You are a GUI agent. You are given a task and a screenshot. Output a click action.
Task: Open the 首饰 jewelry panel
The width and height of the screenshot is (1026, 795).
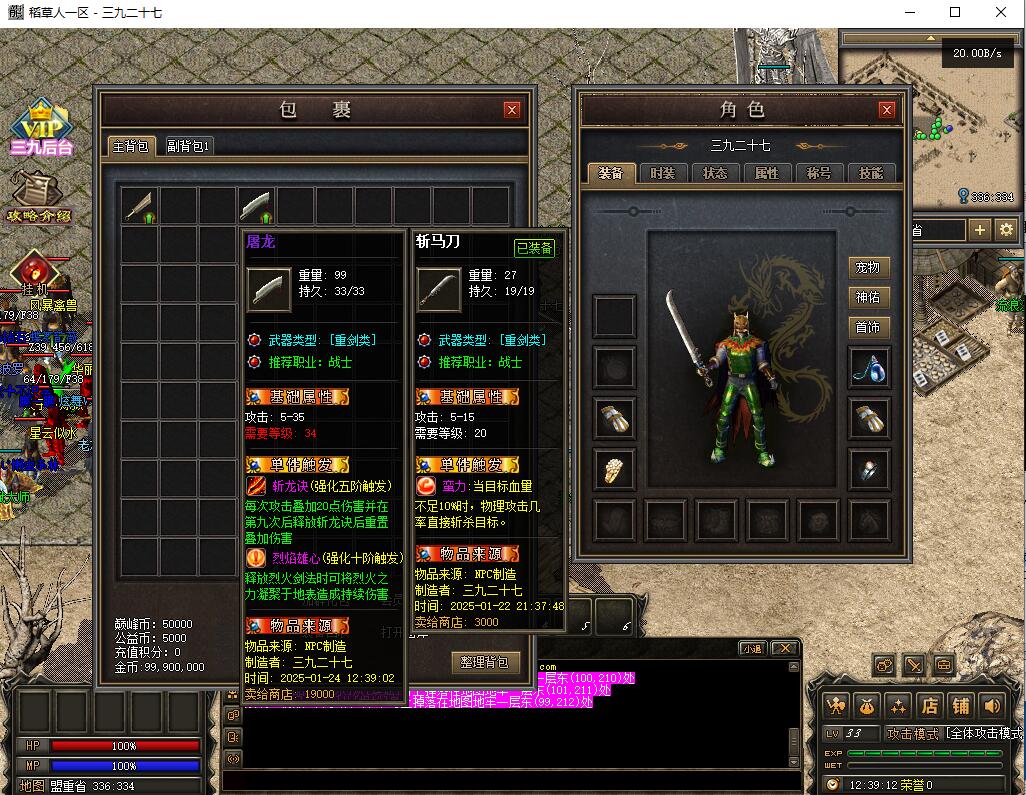pyautogui.click(x=867, y=328)
